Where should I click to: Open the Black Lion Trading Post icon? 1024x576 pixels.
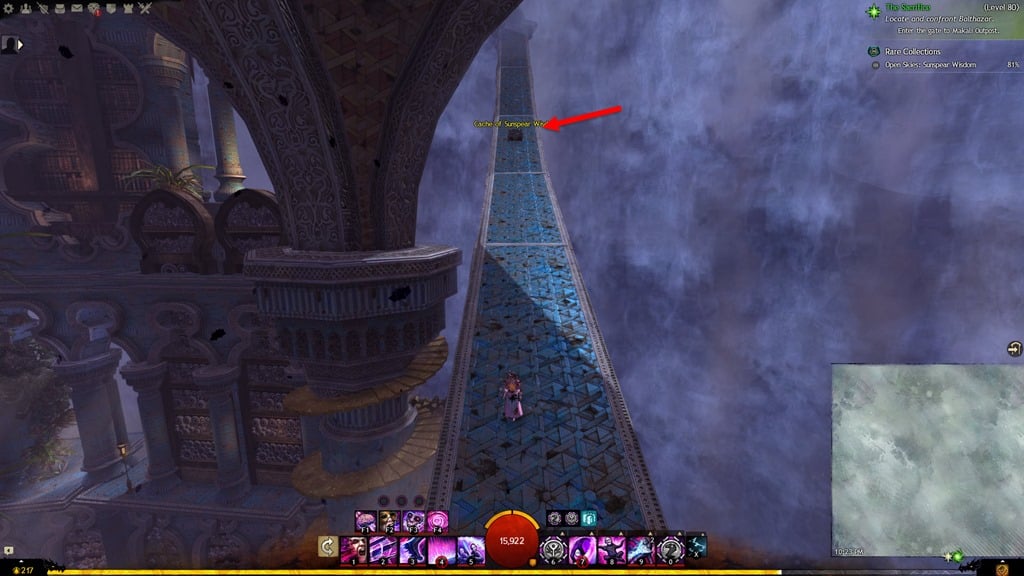(x=93, y=9)
